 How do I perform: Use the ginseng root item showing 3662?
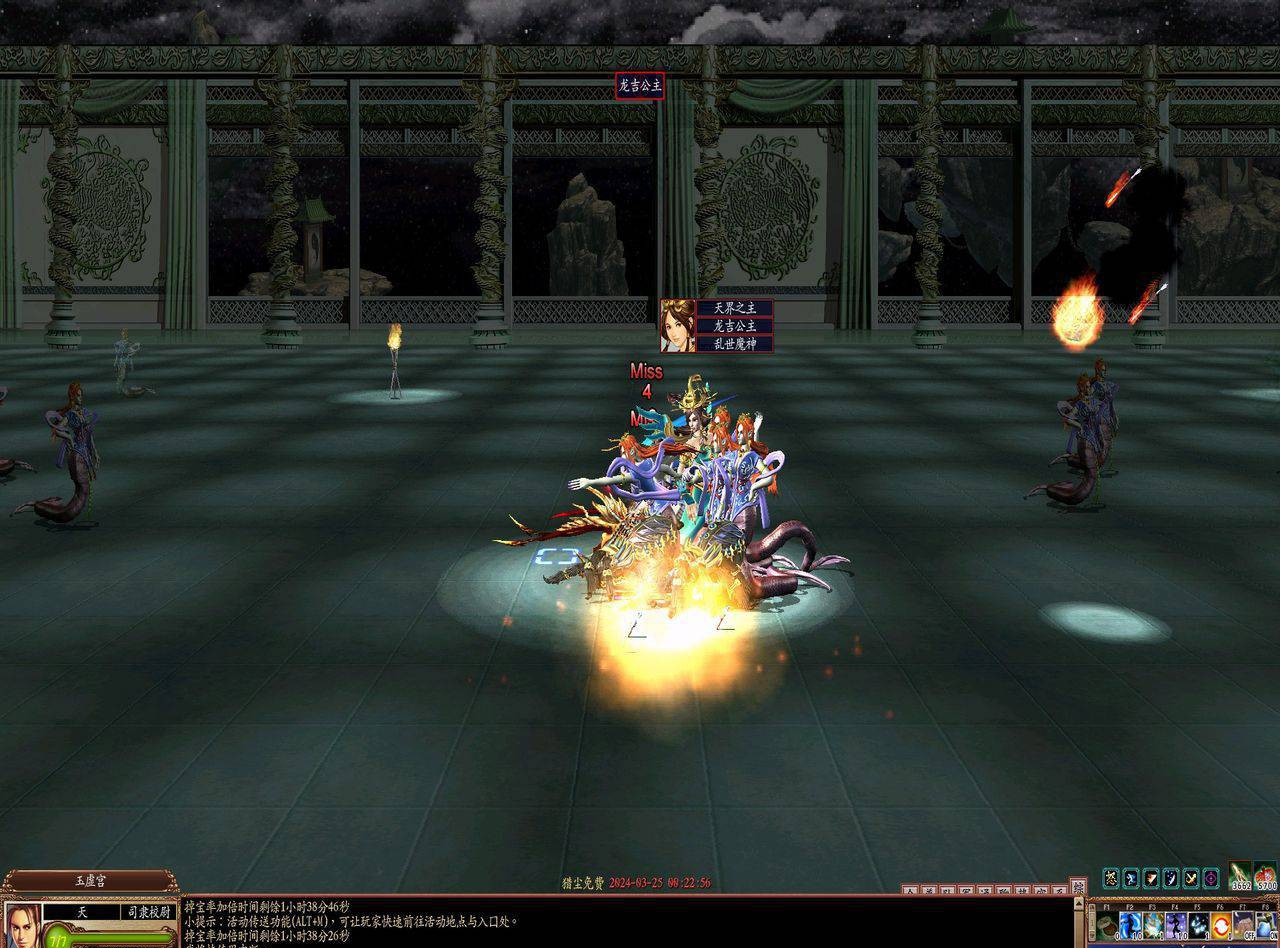coord(1241,877)
